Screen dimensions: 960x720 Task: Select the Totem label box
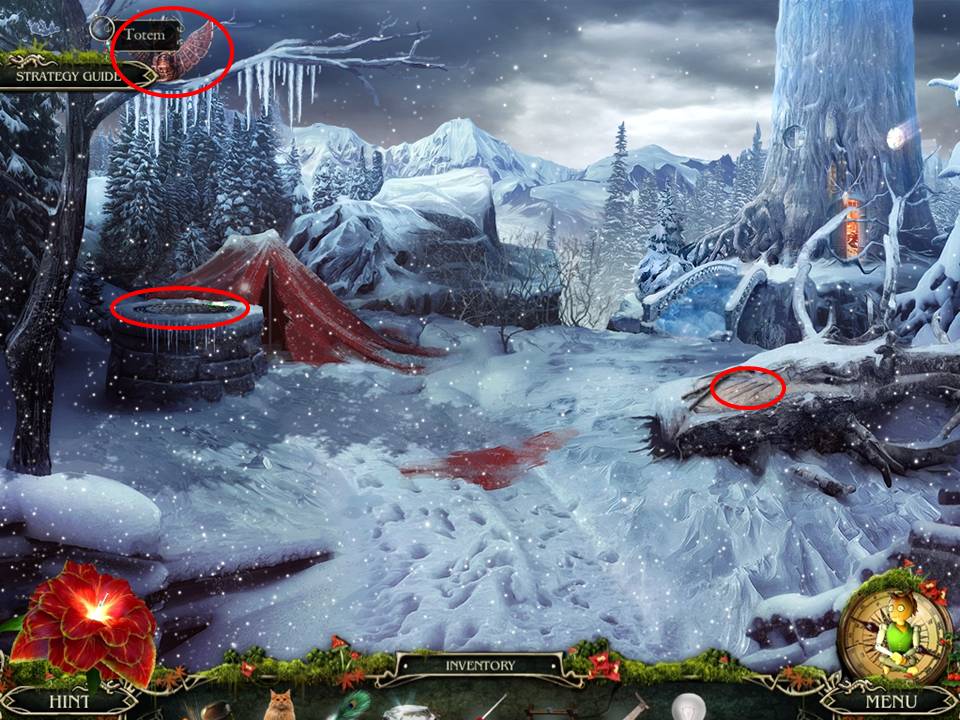pos(146,36)
